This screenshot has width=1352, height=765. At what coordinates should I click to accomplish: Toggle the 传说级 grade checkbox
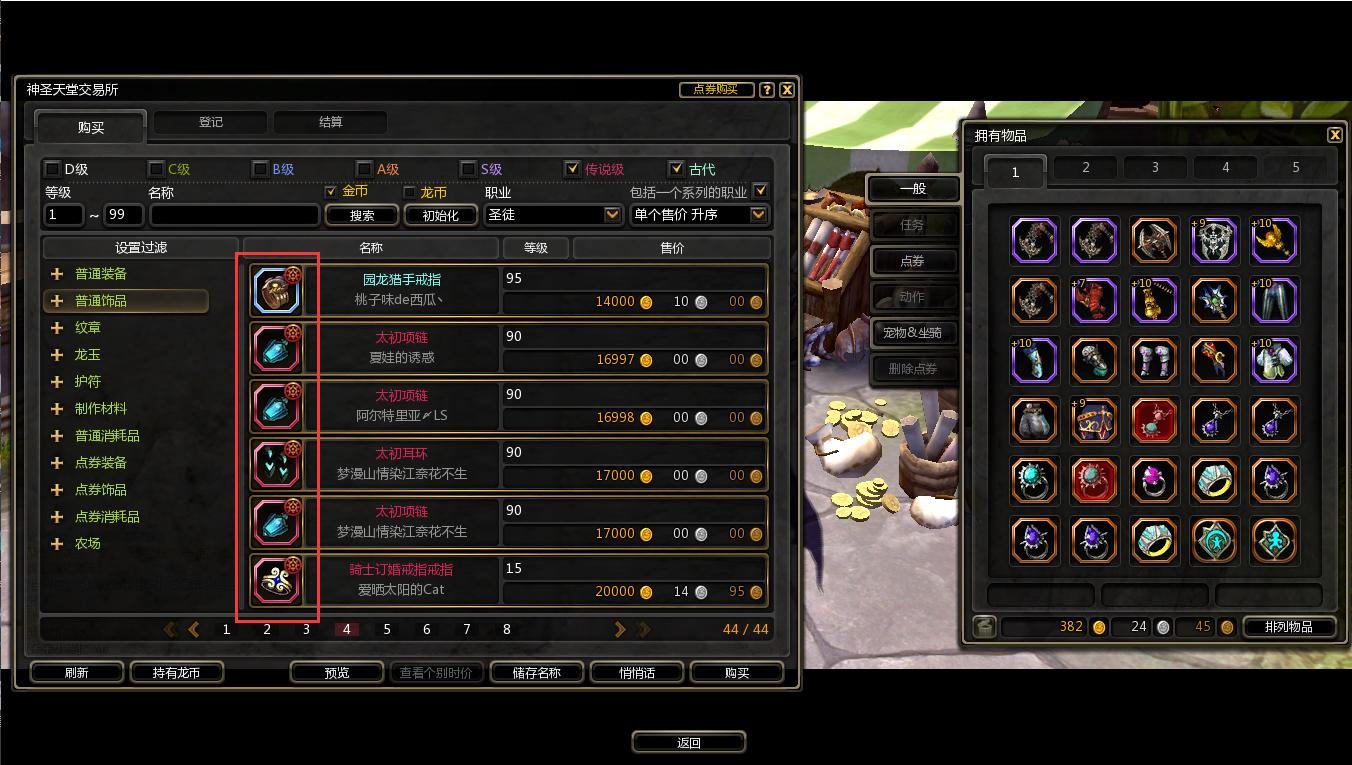tap(572, 169)
